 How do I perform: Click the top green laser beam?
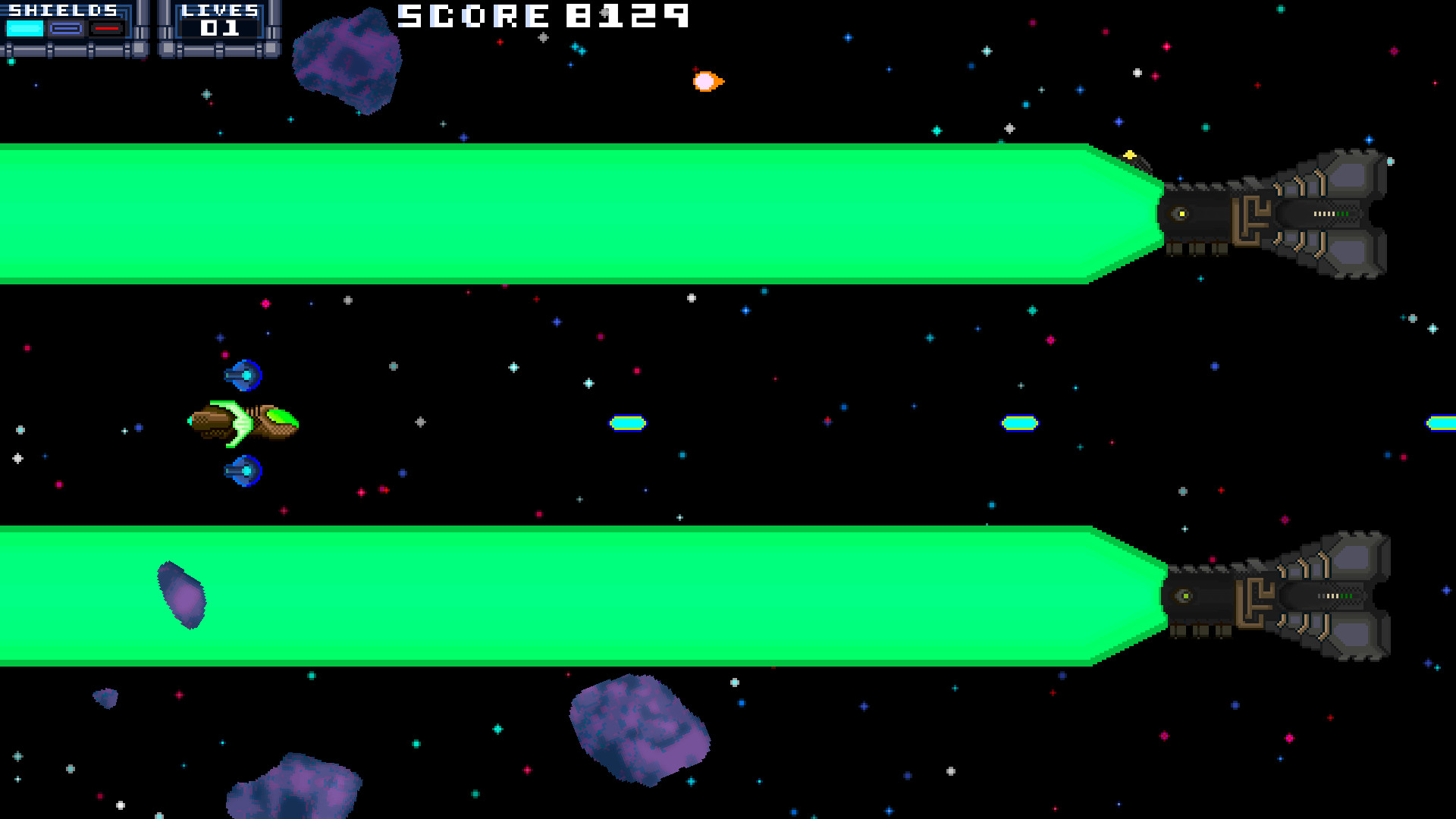click(x=531, y=212)
